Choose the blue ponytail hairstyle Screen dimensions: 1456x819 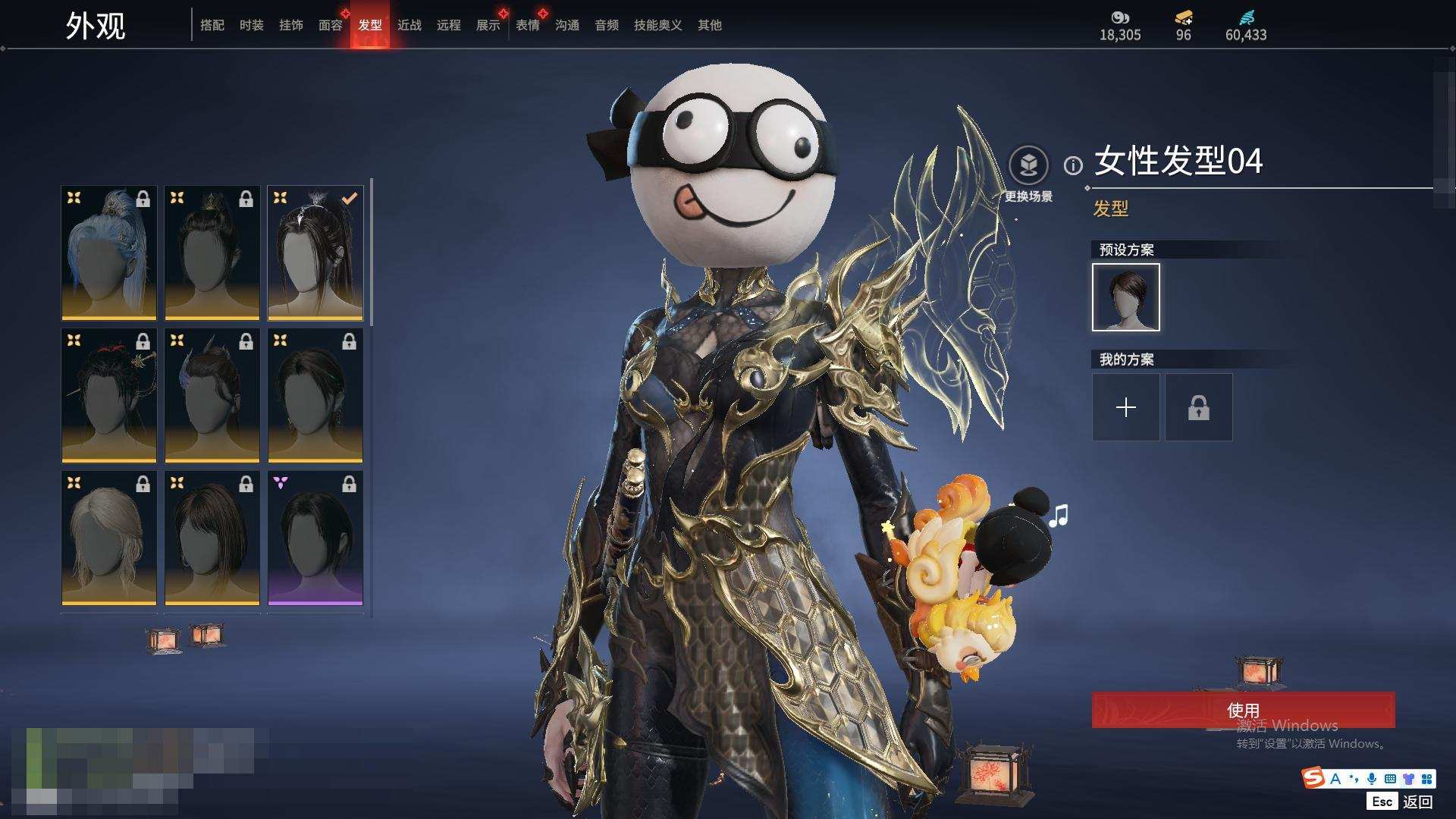[x=109, y=253]
